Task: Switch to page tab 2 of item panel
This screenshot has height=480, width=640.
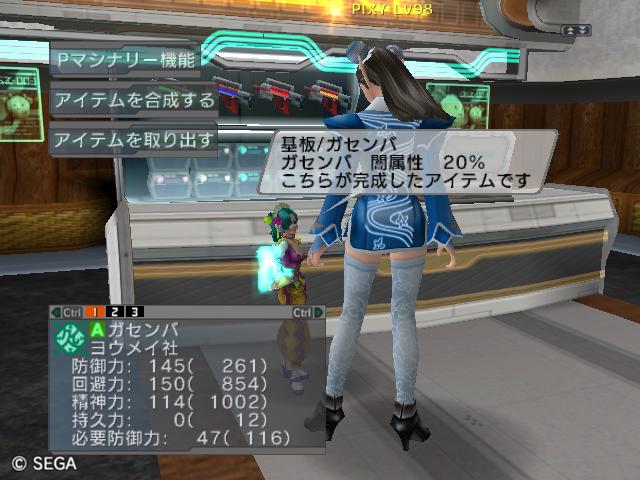Action: pos(118,312)
